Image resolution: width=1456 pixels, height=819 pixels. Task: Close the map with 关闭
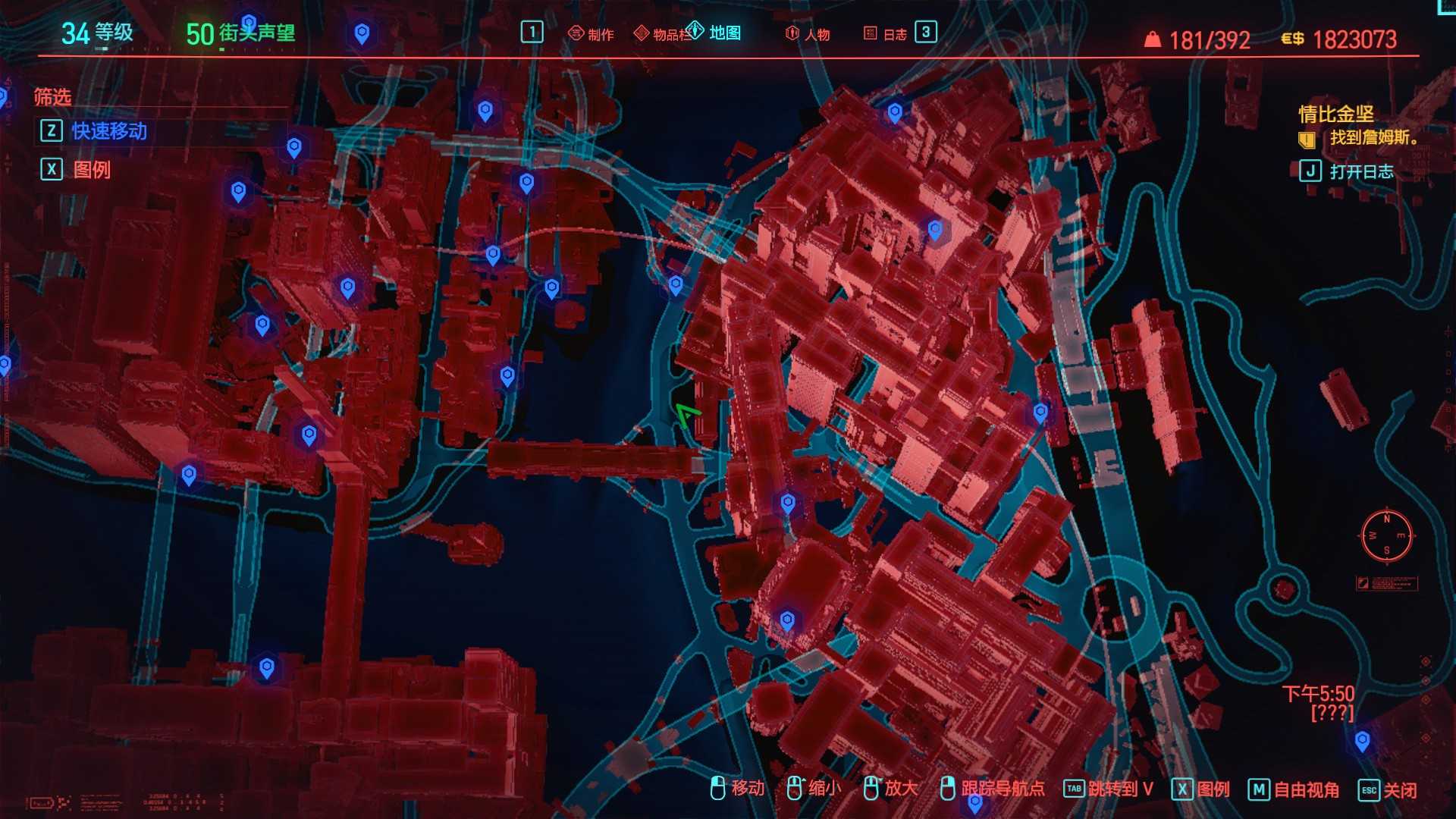[x=1388, y=789]
